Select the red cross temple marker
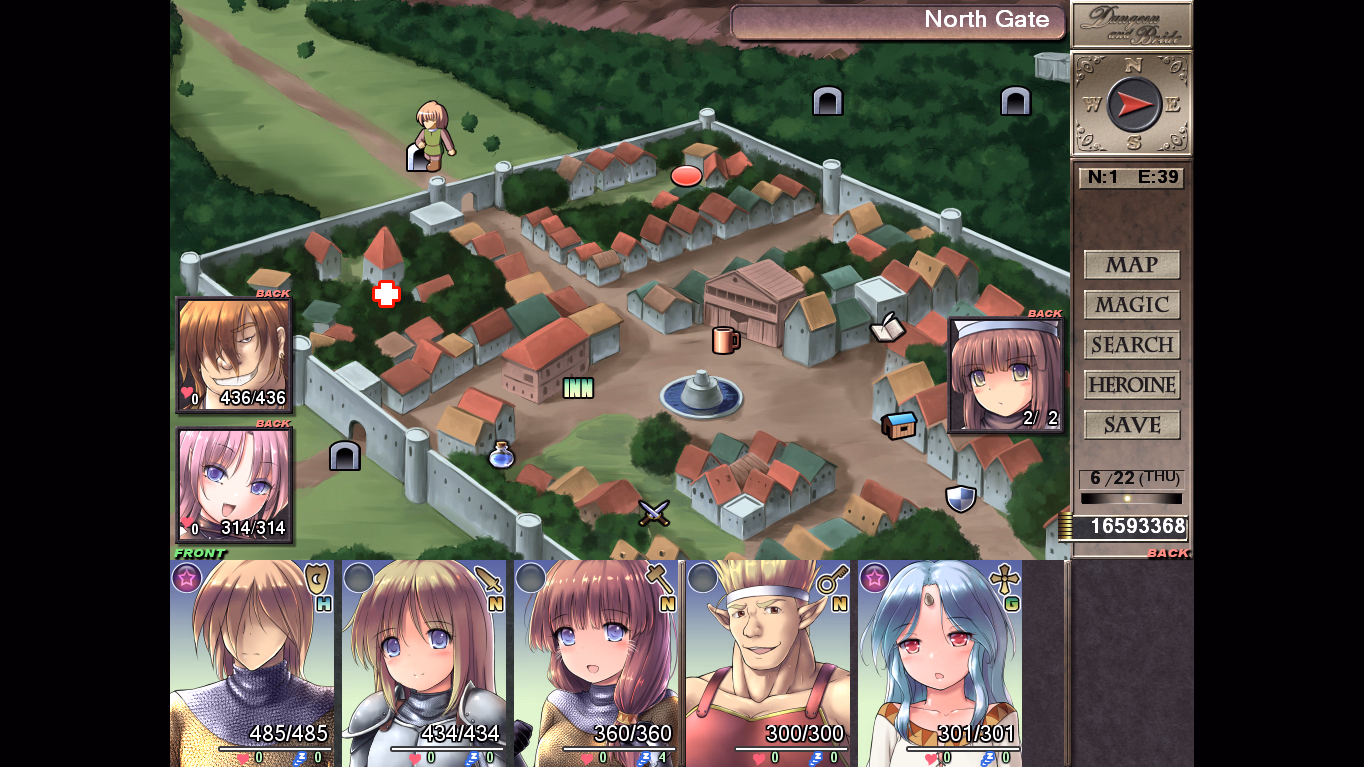 click(386, 293)
